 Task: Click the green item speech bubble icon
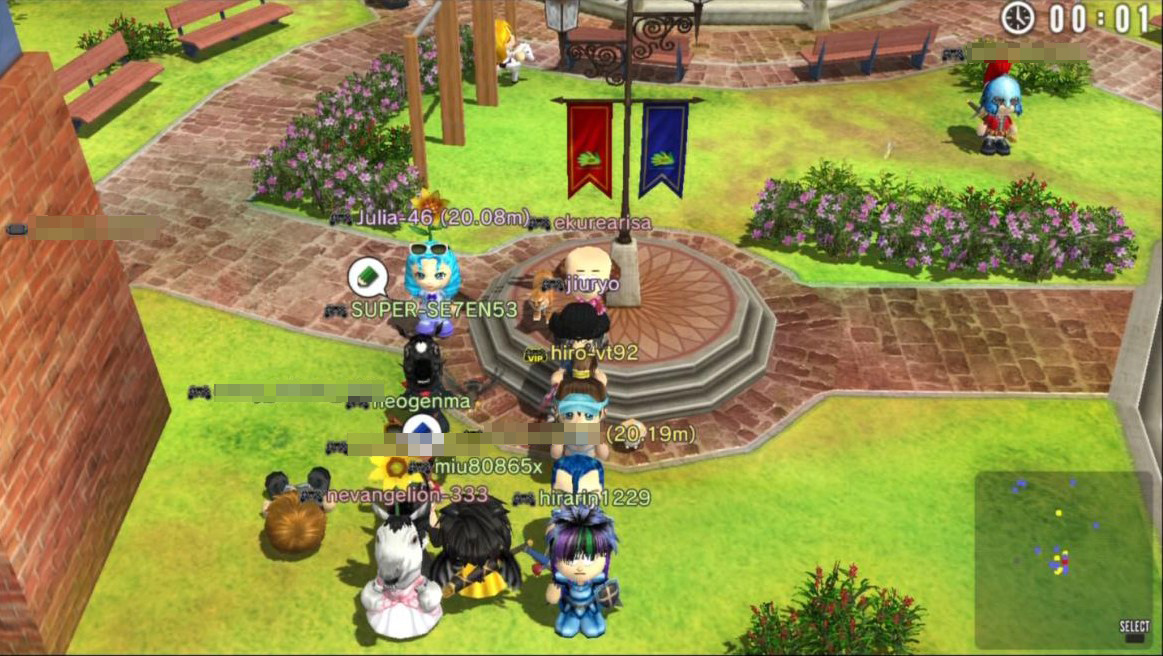[x=367, y=277]
